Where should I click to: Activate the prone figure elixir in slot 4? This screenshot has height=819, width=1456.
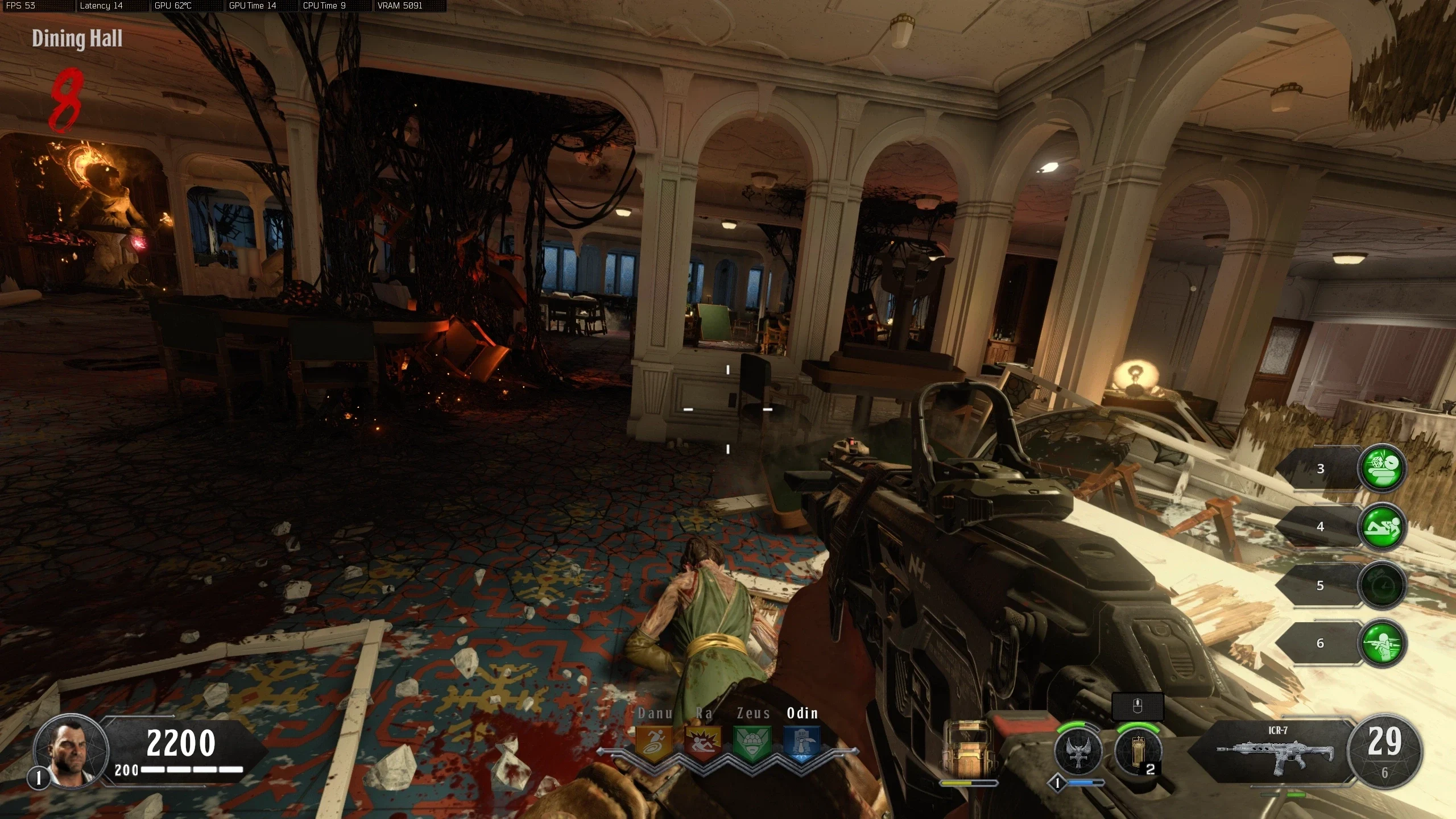pyautogui.click(x=1381, y=527)
